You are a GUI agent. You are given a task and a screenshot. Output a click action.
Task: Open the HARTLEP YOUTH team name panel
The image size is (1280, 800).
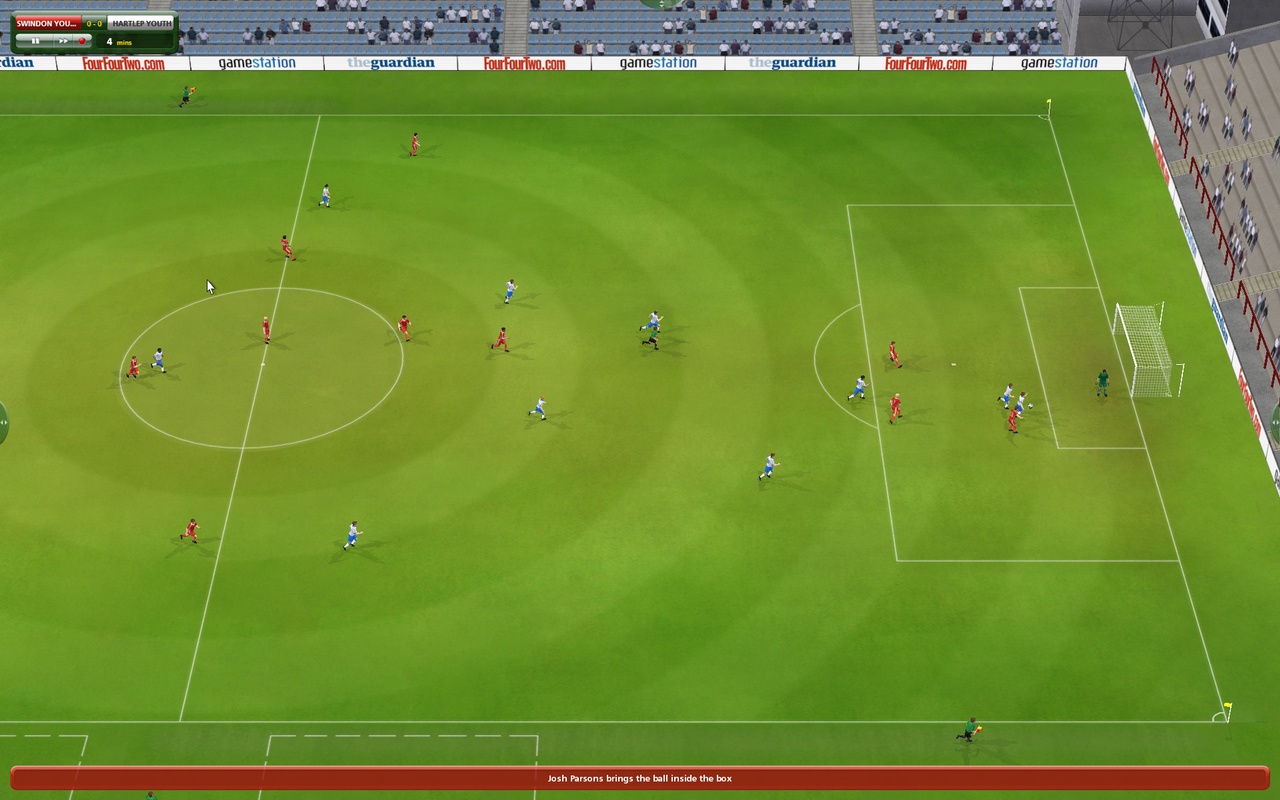click(140, 21)
